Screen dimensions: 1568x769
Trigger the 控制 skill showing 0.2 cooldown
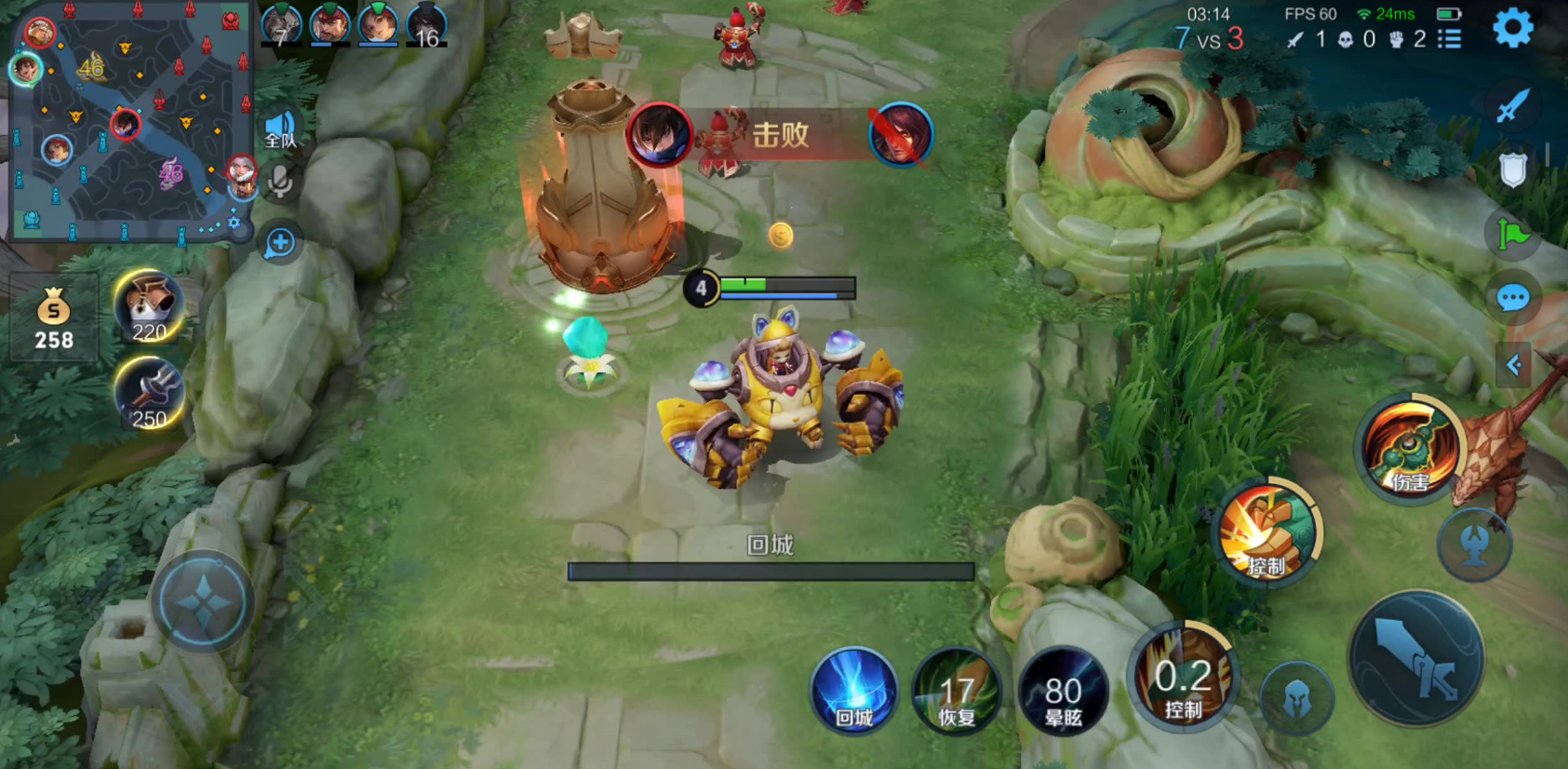[x=1183, y=679]
